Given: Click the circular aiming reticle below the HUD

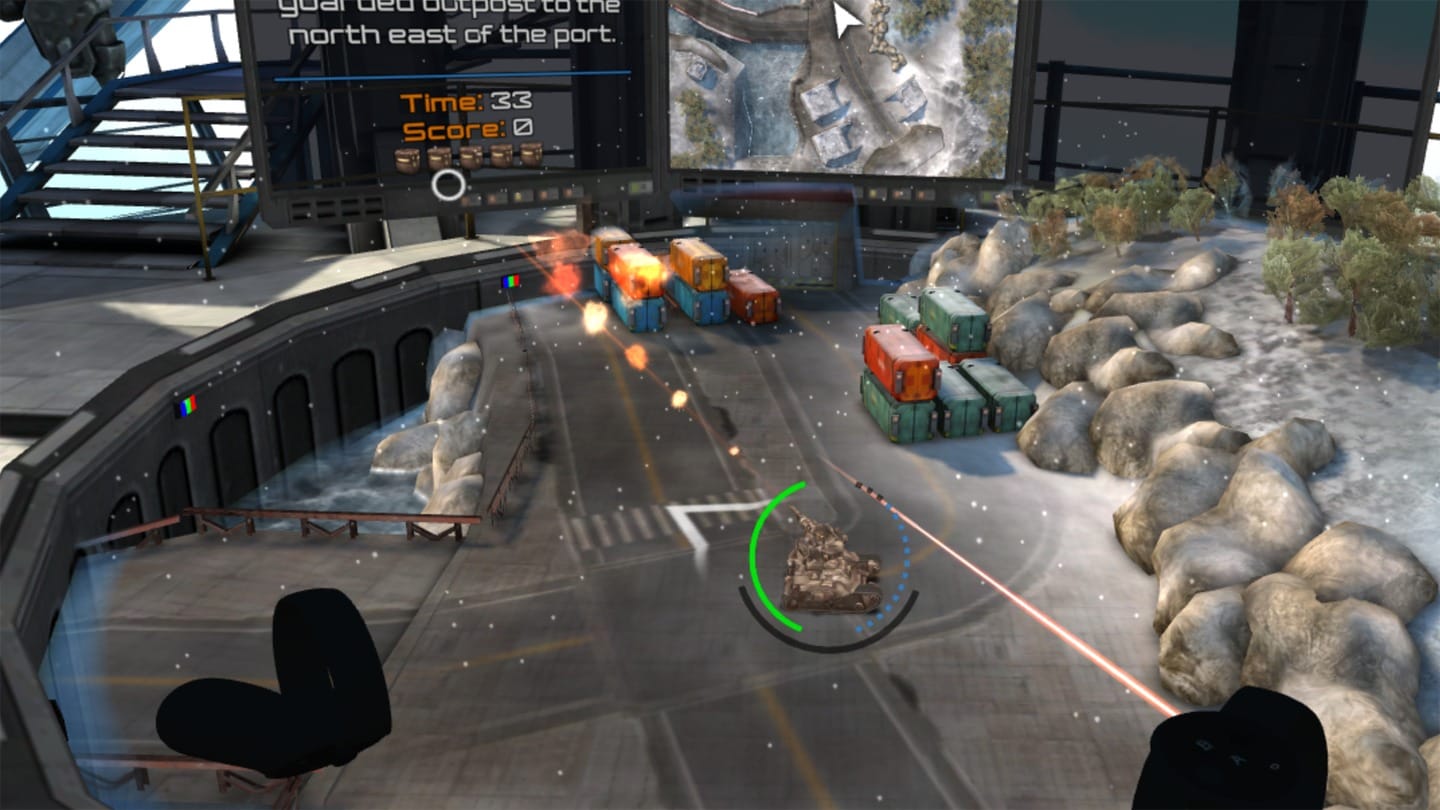Looking at the screenshot, I should coord(448,184).
